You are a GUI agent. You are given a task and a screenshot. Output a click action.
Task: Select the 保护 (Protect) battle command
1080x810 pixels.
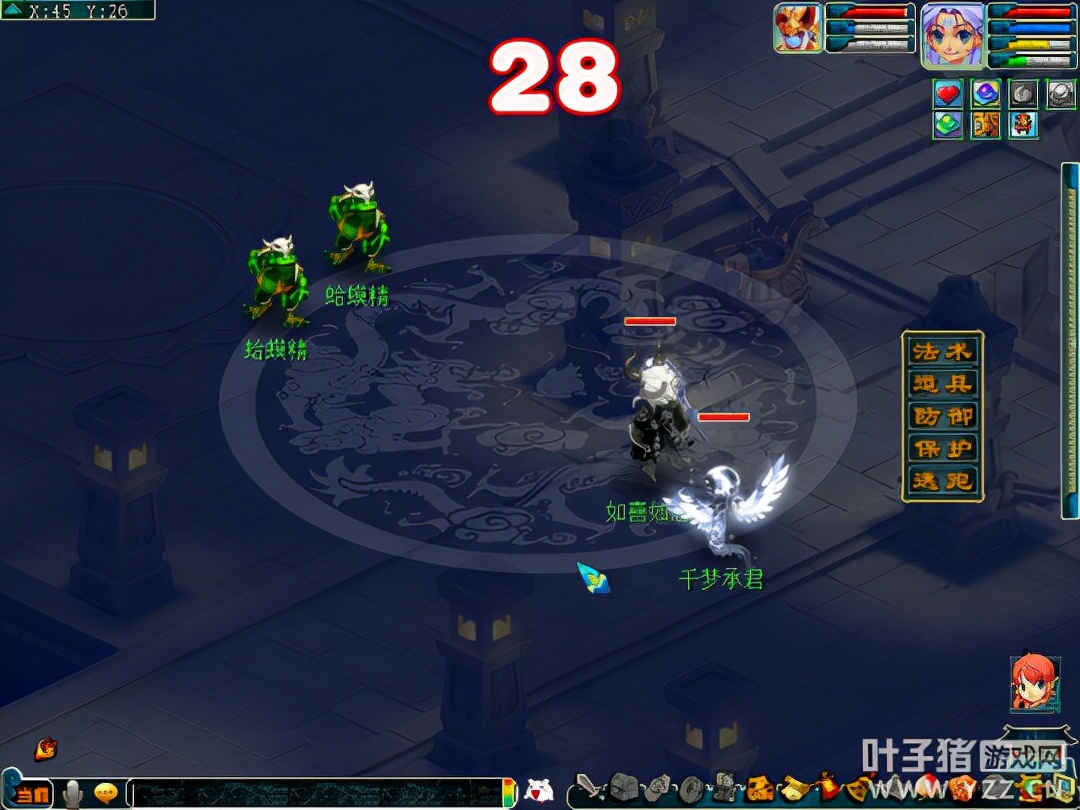coord(942,449)
